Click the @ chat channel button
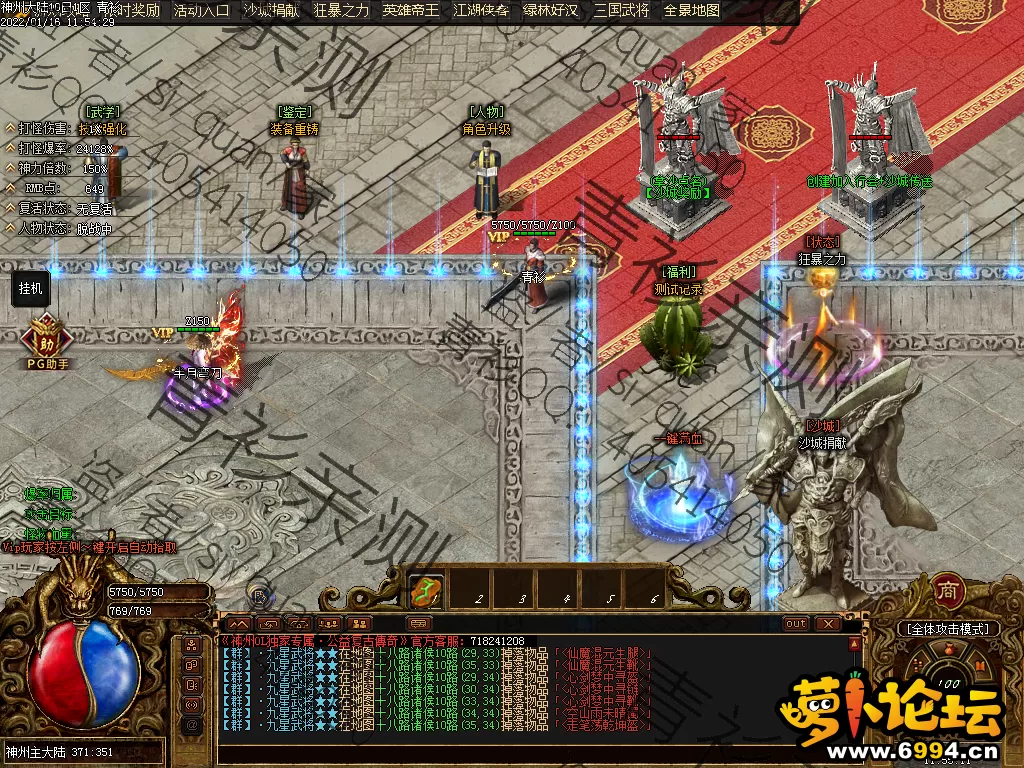Screen dimensions: 1024x768 click(x=191, y=724)
